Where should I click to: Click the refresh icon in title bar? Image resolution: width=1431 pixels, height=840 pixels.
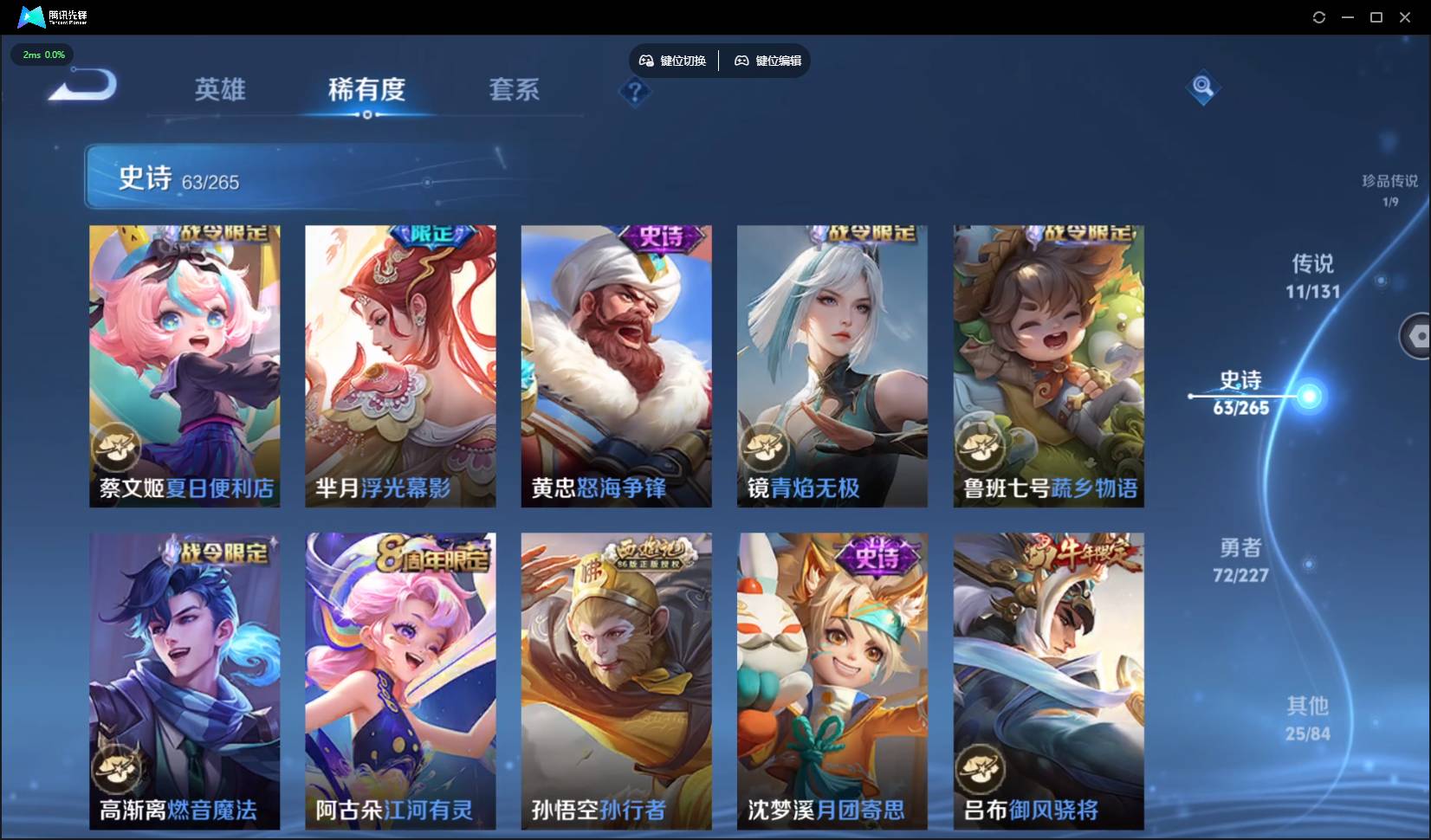1320,16
